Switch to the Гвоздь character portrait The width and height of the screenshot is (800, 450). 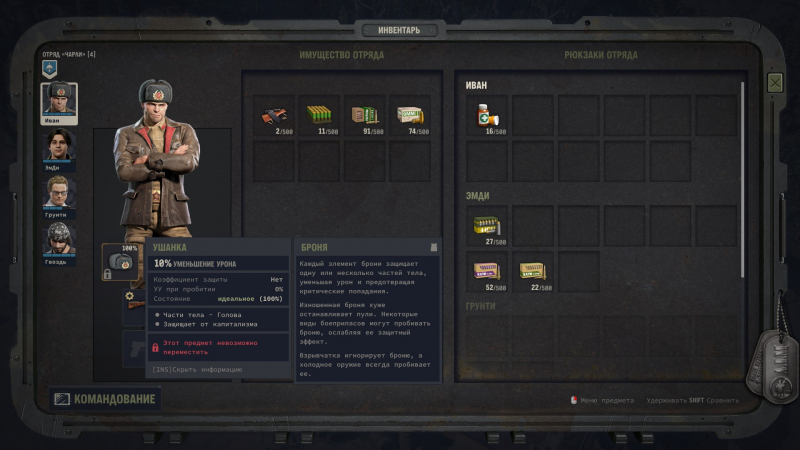click(59, 239)
